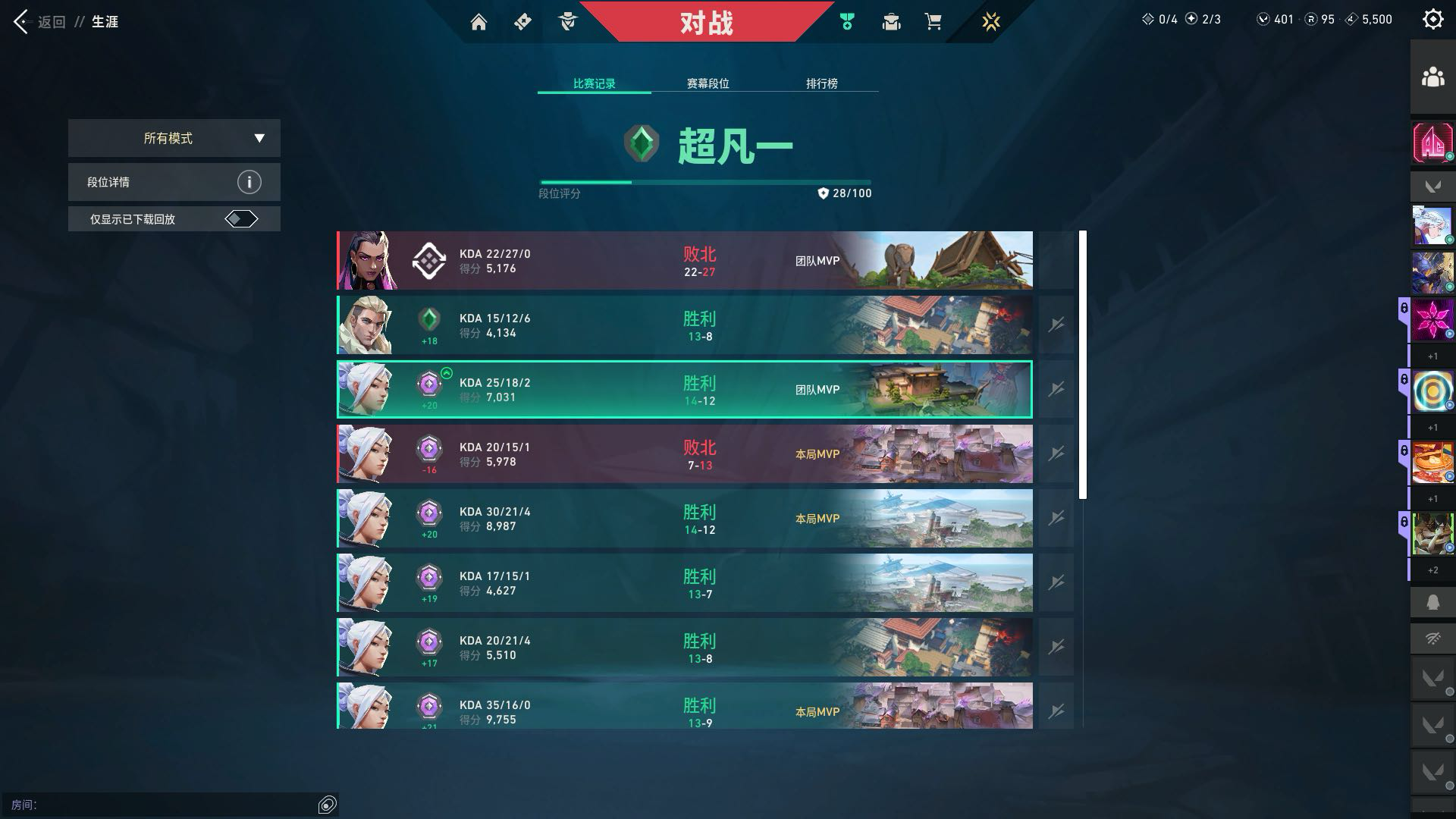Select the 比赛记录 match history tab
The width and height of the screenshot is (1456, 819).
point(594,83)
